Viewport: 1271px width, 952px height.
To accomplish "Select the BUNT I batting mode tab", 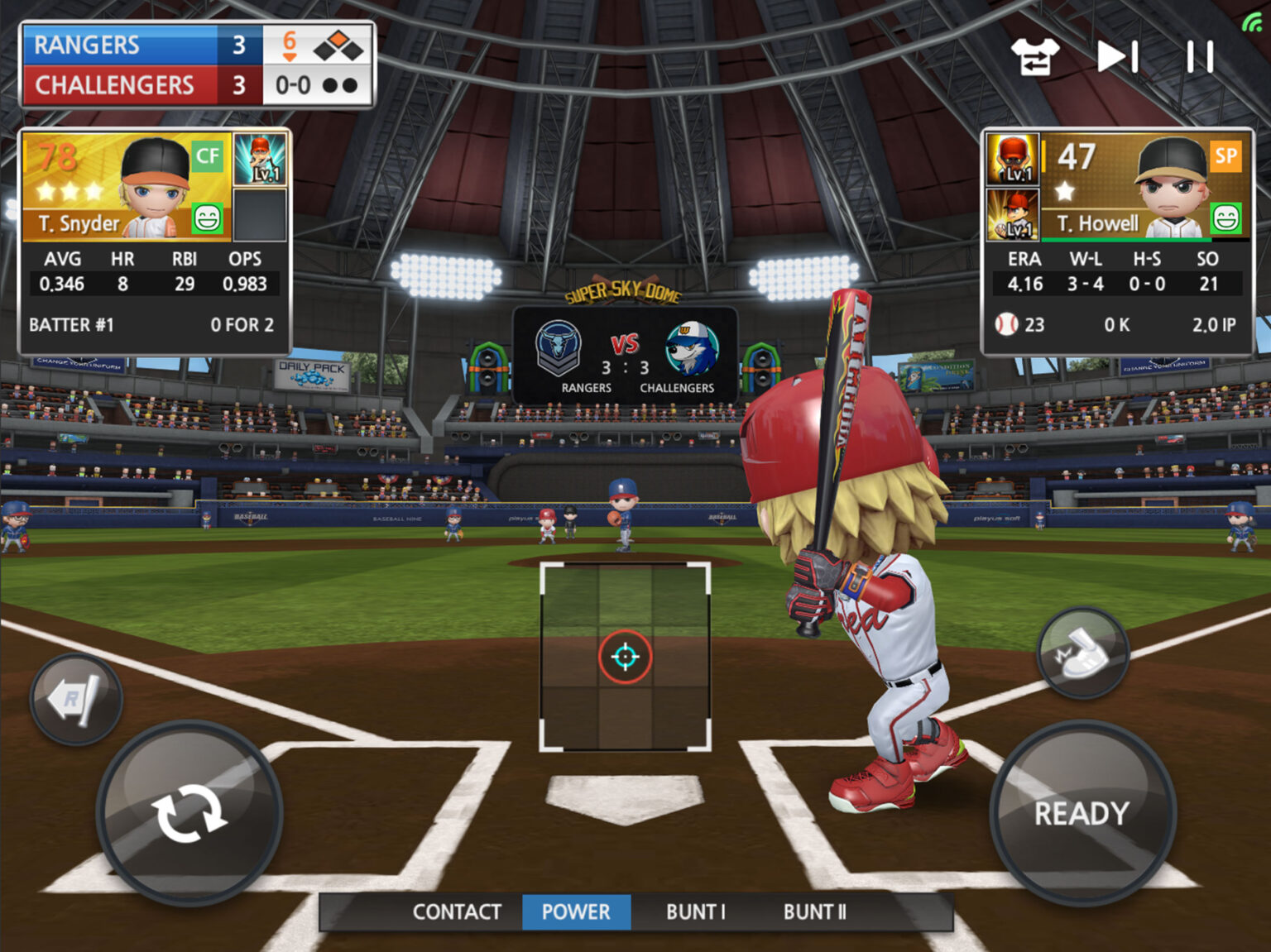I will tap(696, 912).
